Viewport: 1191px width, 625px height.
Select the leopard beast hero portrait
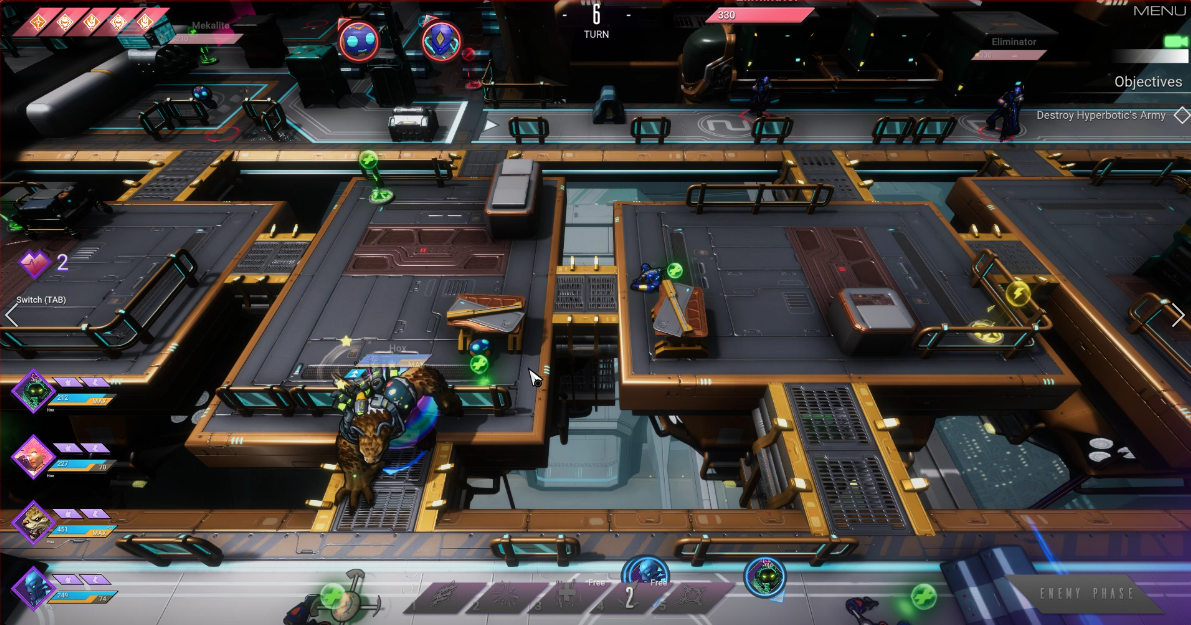[33, 521]
